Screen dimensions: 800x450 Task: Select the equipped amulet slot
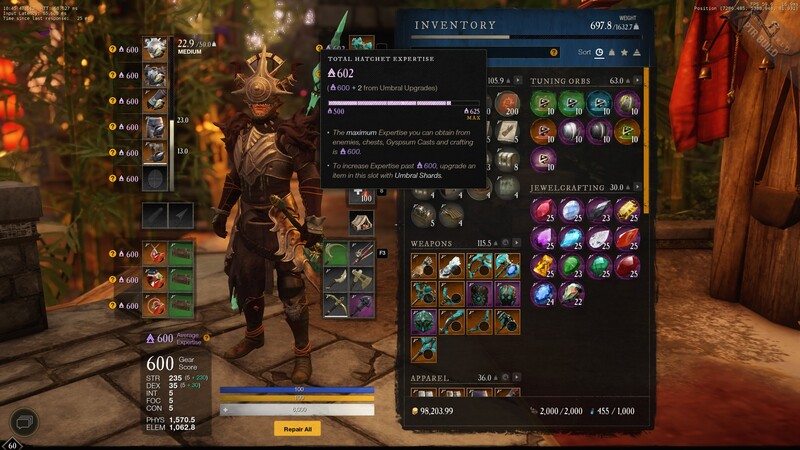[x=154, y=252]
